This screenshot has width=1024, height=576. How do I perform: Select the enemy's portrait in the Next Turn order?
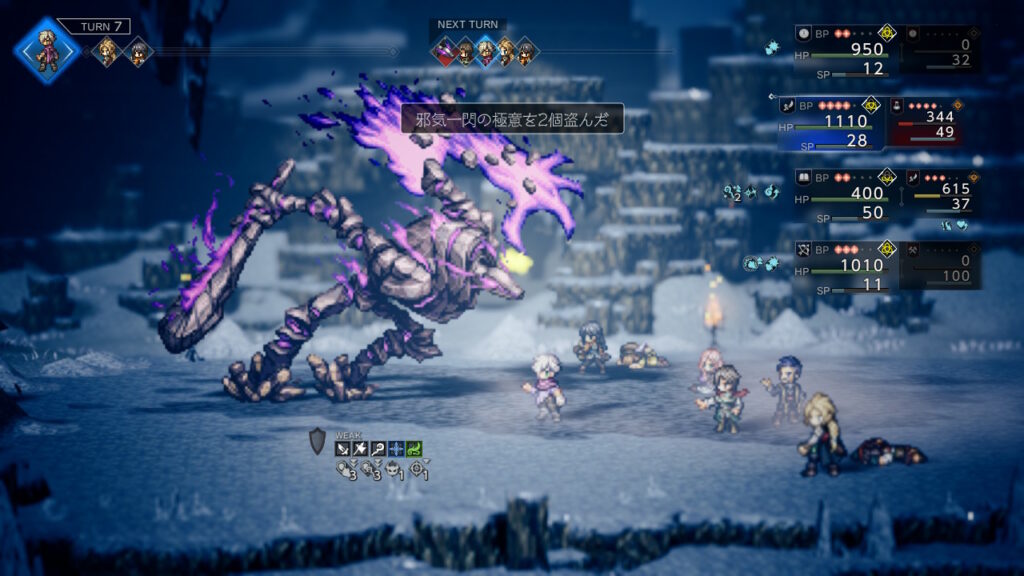pos(445,51)
